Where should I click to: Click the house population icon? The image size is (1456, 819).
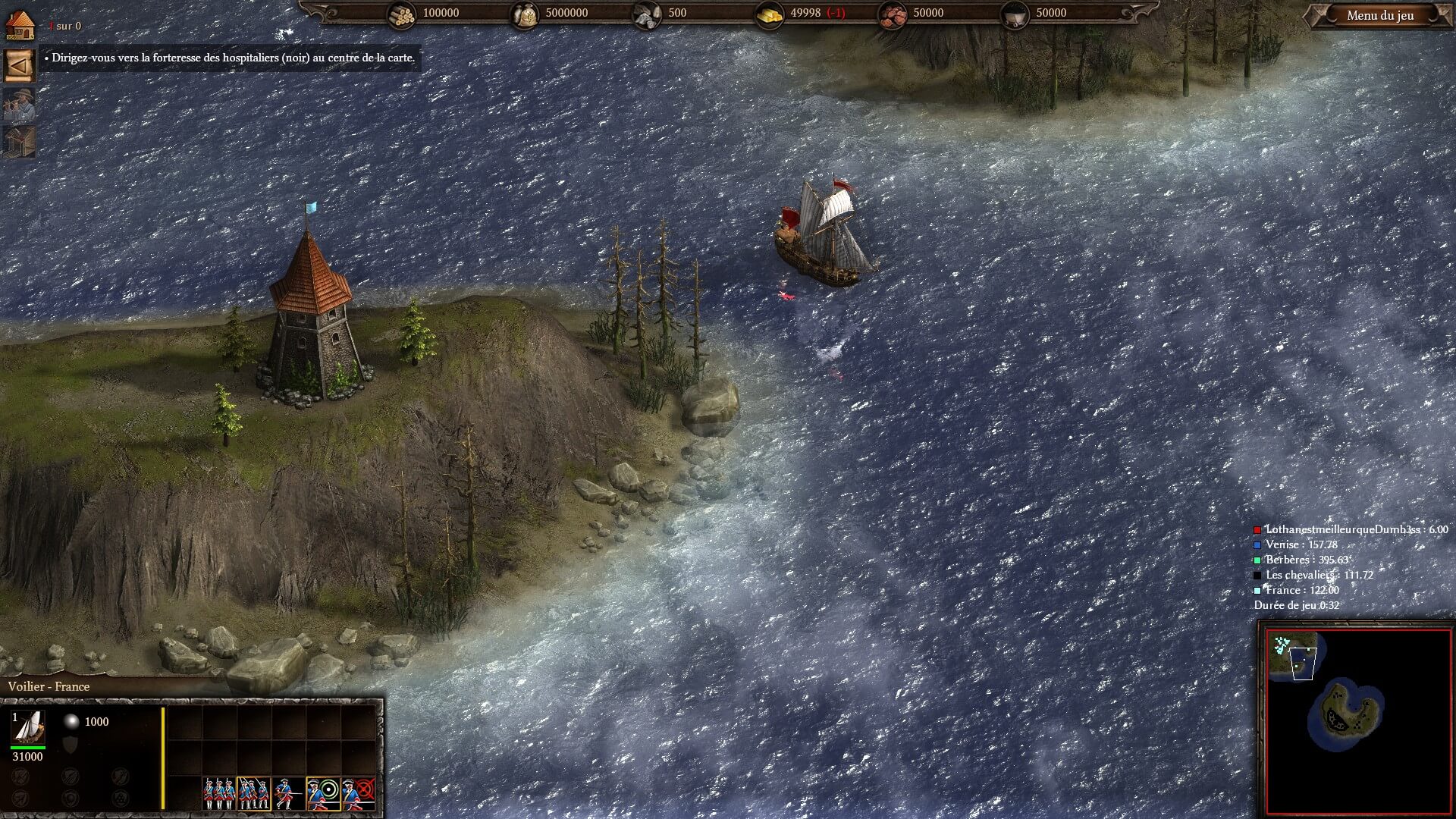tap(20, 24)
